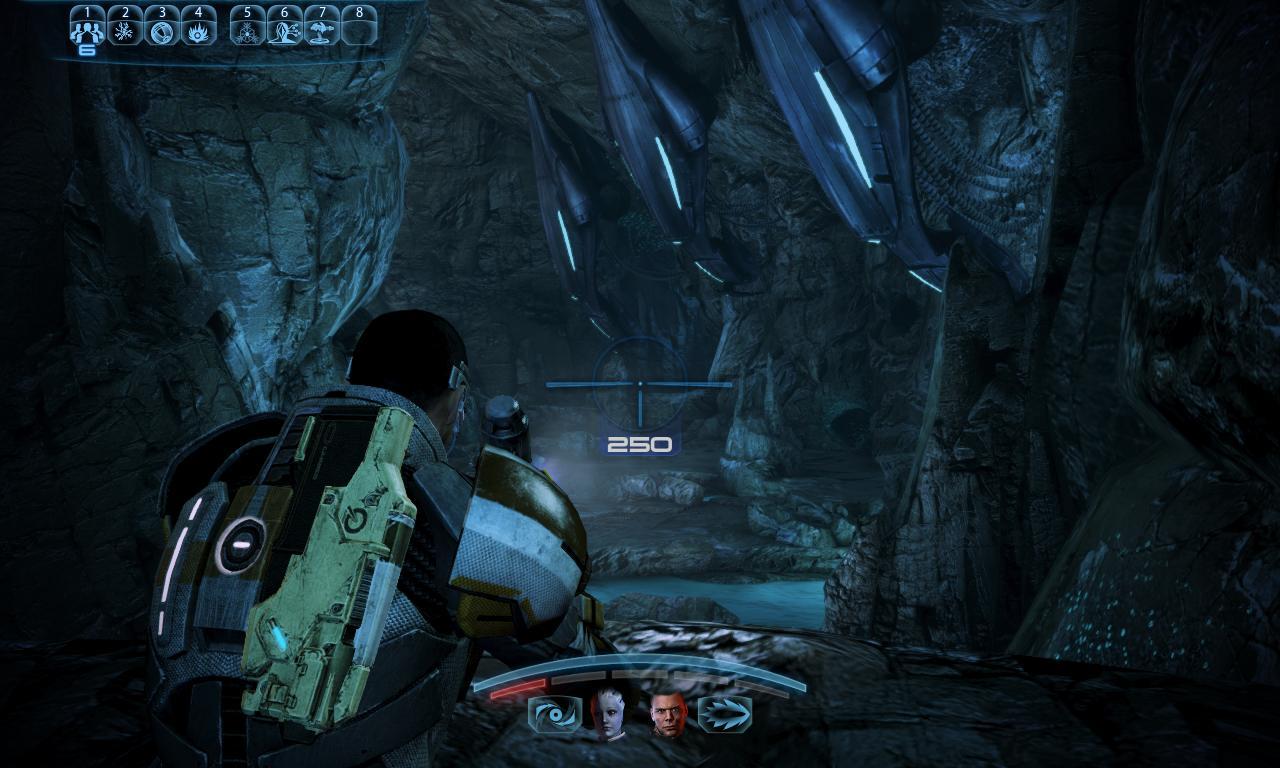Use the throw power in slot 7
The width and height of the screenshot is (1280, 768).
(323, 28)
